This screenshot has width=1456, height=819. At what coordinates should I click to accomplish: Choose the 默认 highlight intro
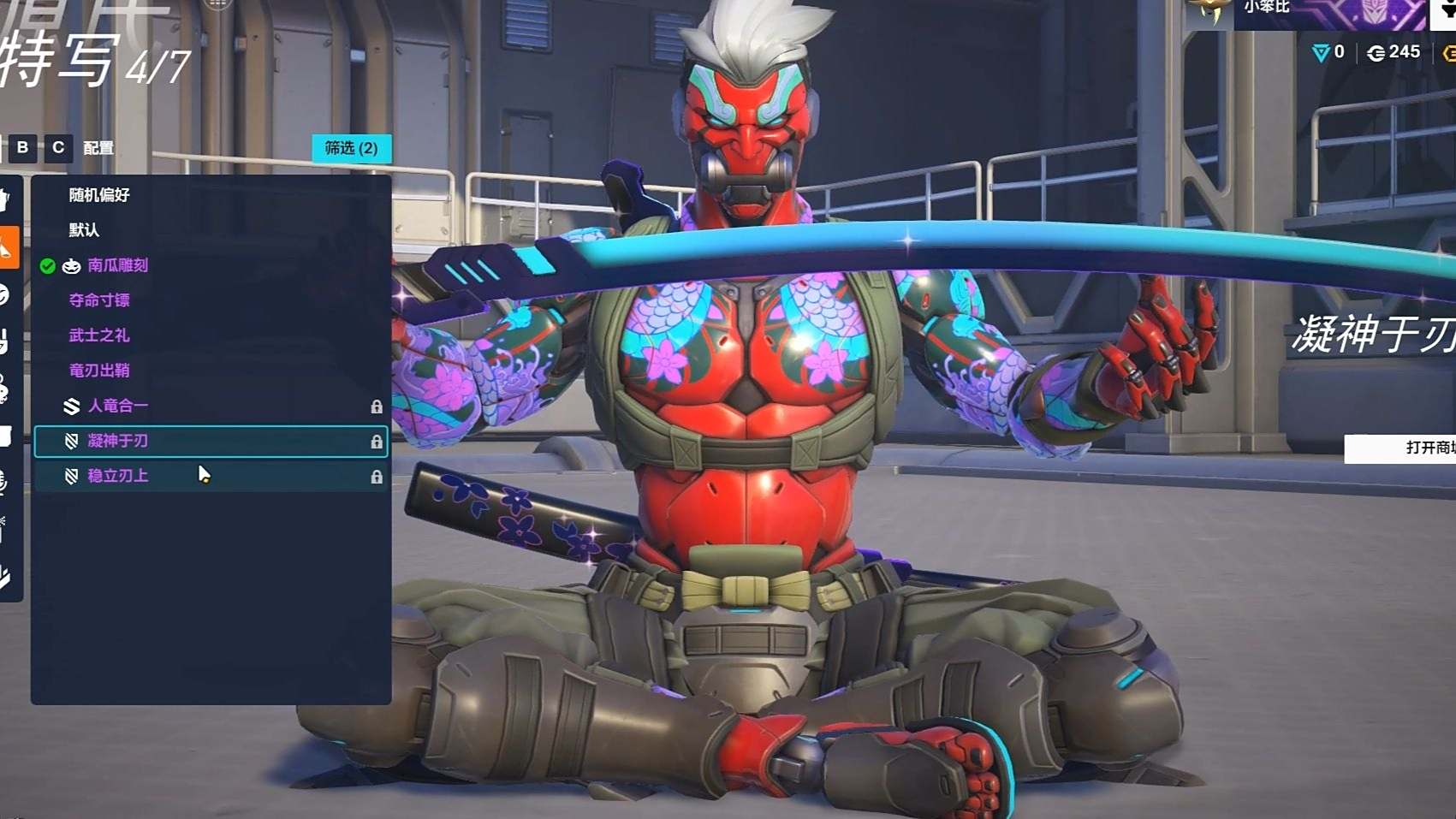pos(84,230)
